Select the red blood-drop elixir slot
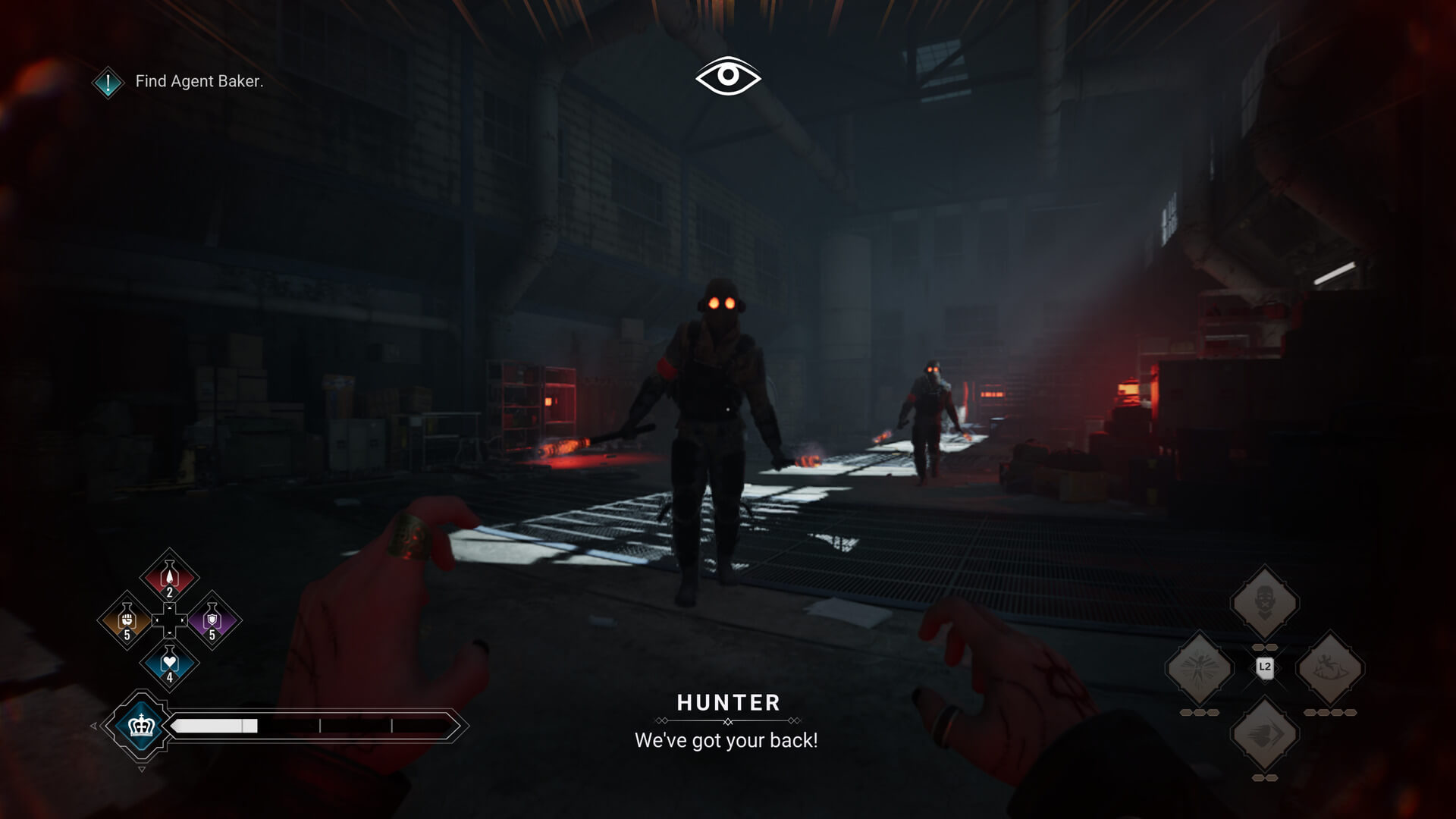This screenshot has height=819, width=1456. point(169,578)
